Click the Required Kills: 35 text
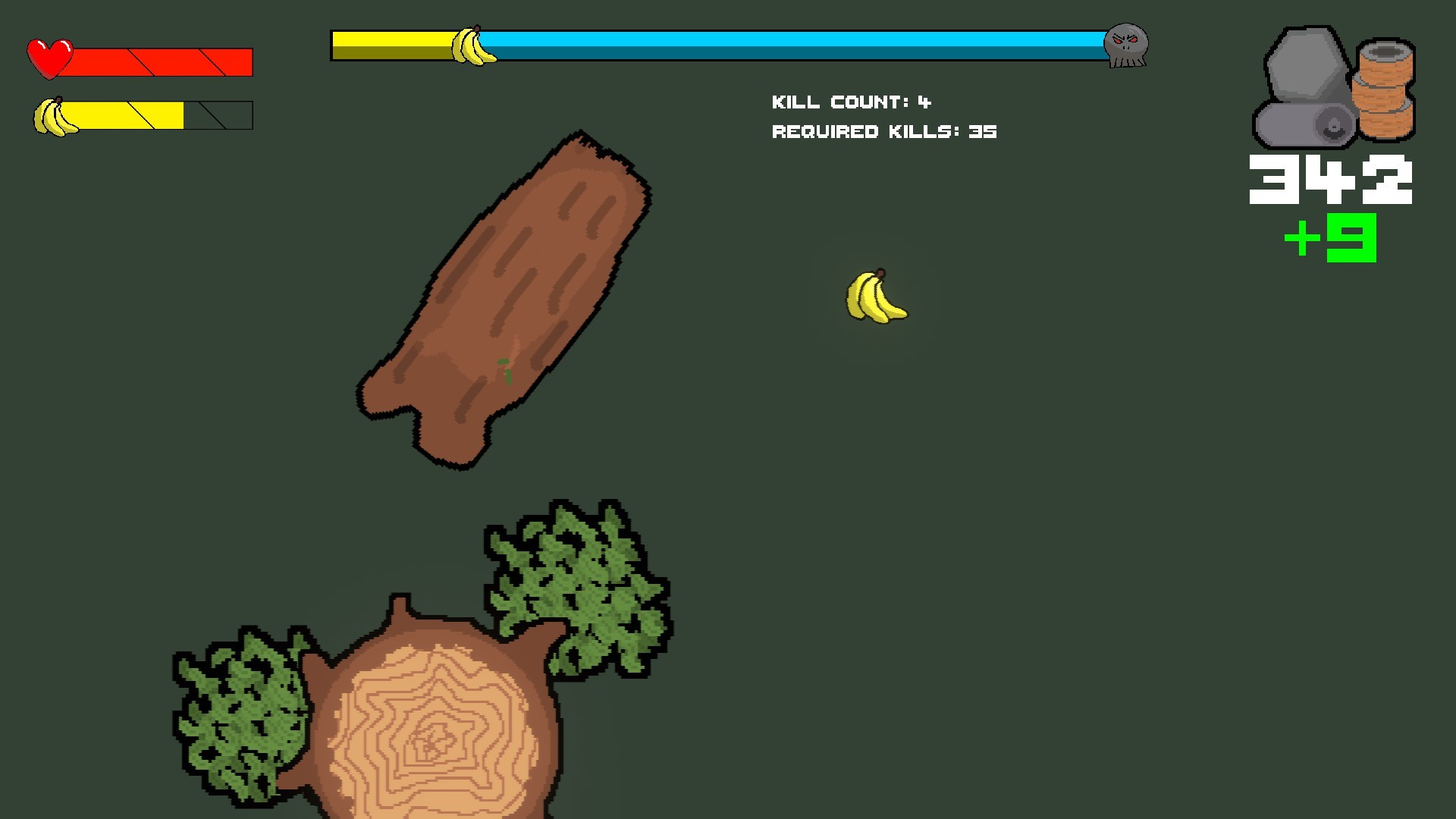Image resolution: width=1456 pixels, height=819 pixels. (x=883, y=130)
